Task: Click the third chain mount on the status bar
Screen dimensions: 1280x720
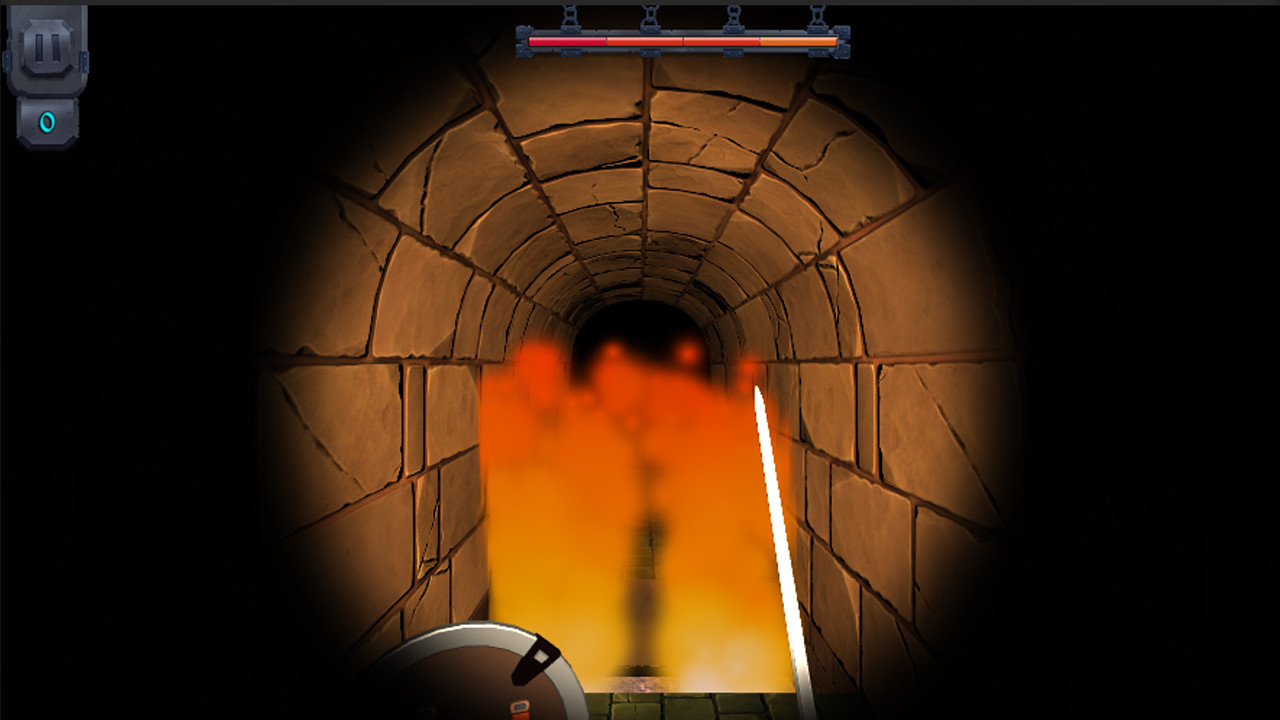Action: pos(736,18)
